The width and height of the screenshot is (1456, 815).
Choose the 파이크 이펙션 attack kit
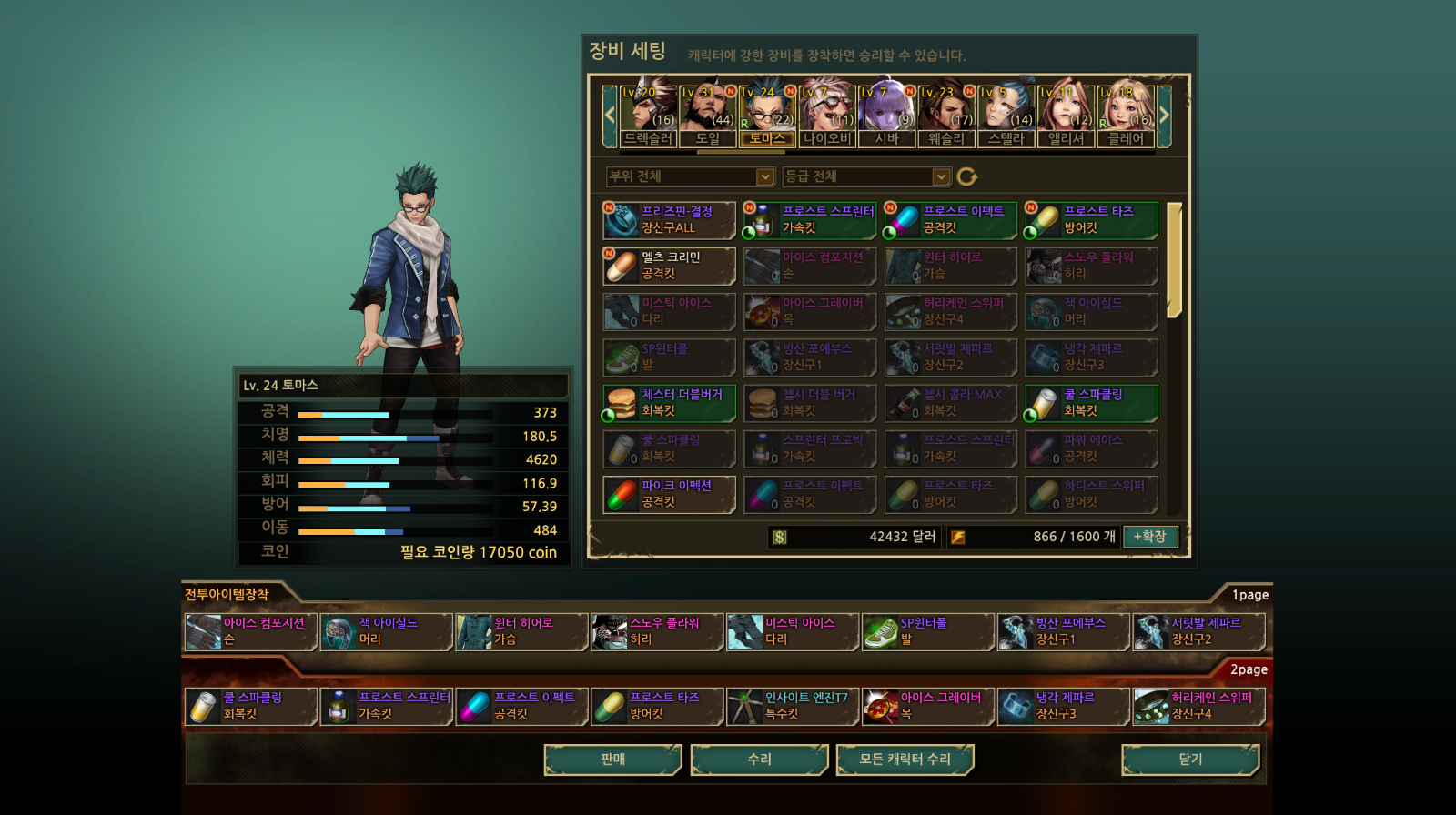coord(669,494)
